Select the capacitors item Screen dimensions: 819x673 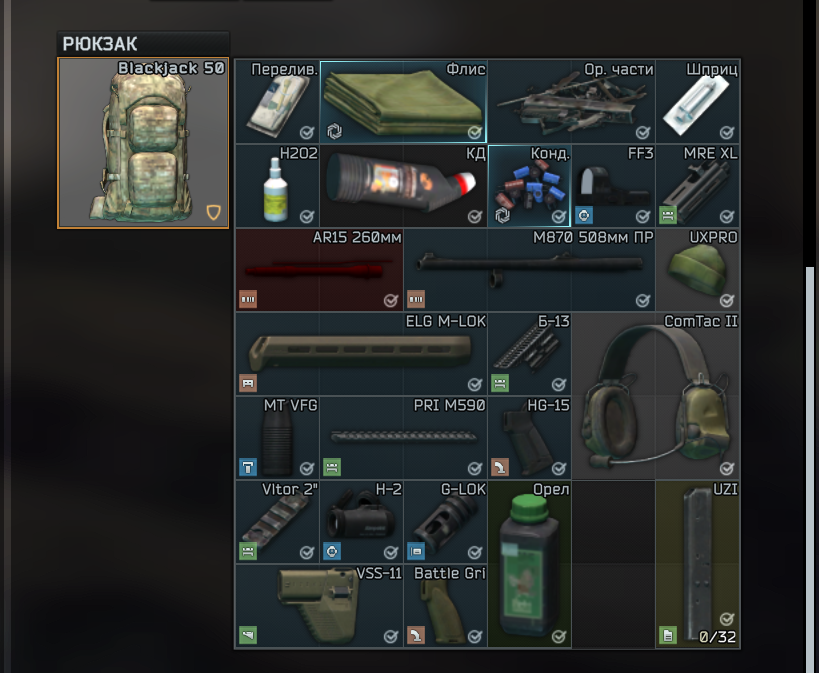tap(529, 186)
